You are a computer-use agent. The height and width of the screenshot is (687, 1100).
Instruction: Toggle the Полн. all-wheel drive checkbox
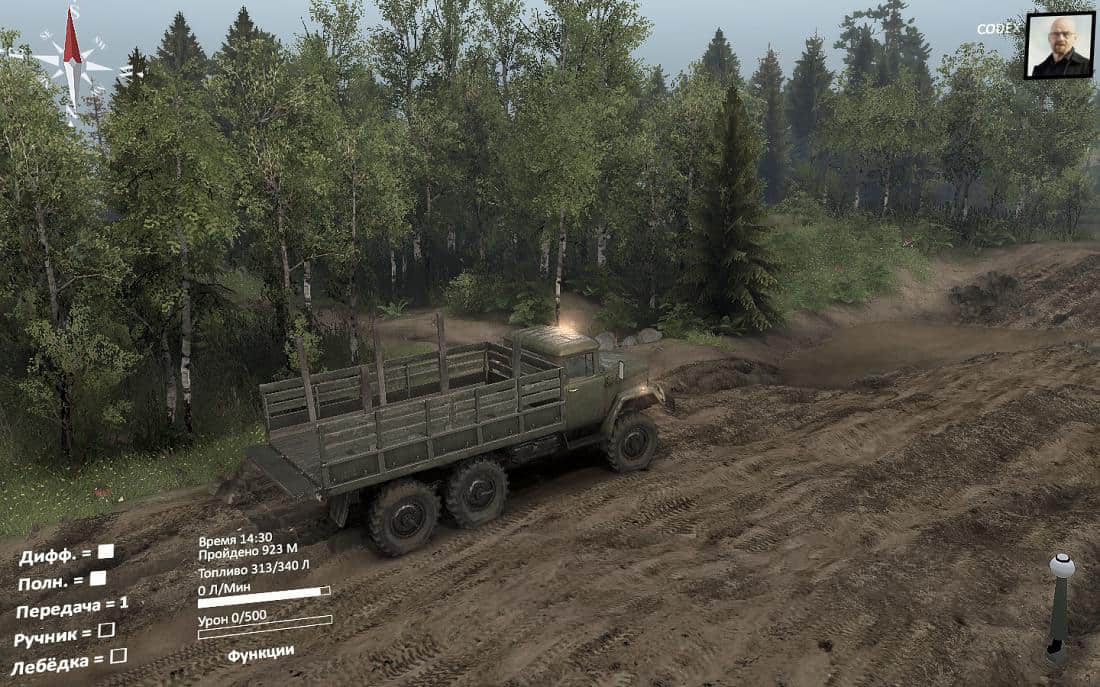click(98, 578)
